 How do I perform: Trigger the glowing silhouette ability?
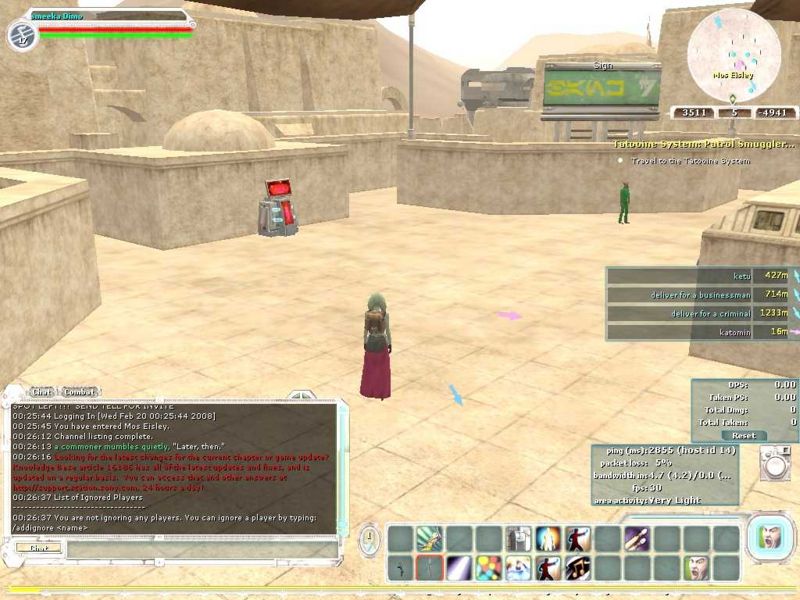tap(548, 540)
